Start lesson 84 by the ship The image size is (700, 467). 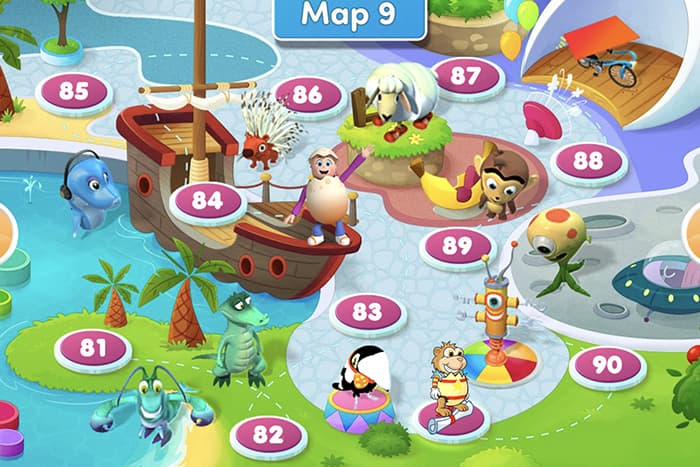click(x=207, y=200)
